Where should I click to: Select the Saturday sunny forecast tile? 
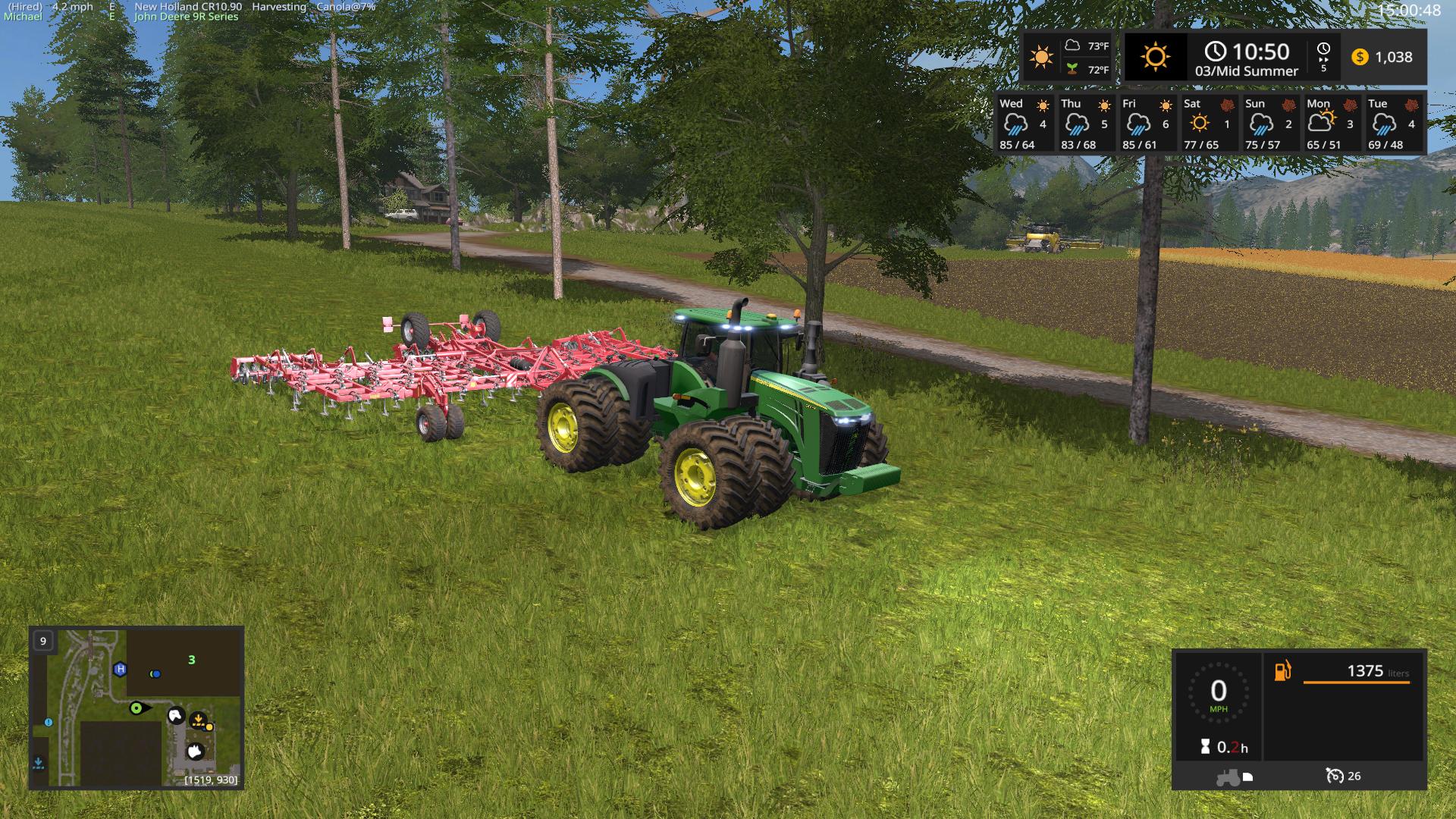1207,124
